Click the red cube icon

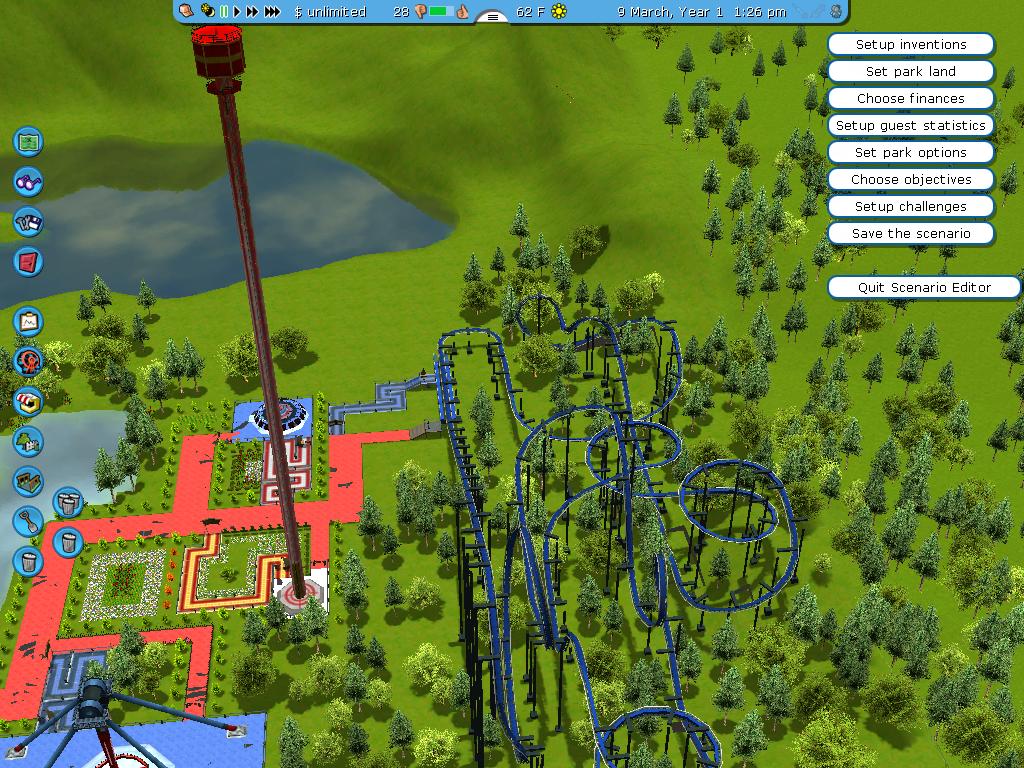click(28, 262)
